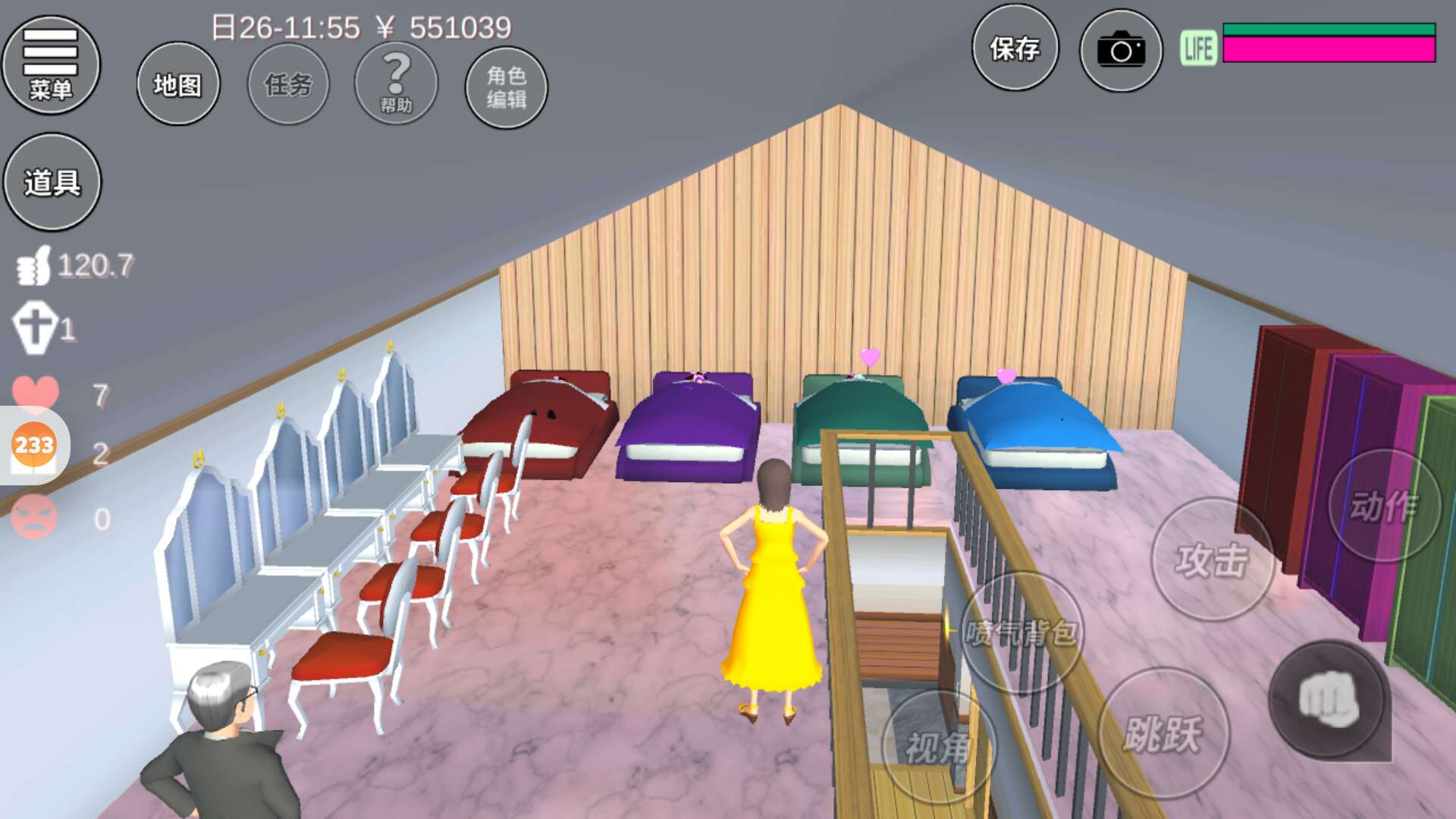Open the 地图 map button

178,84
